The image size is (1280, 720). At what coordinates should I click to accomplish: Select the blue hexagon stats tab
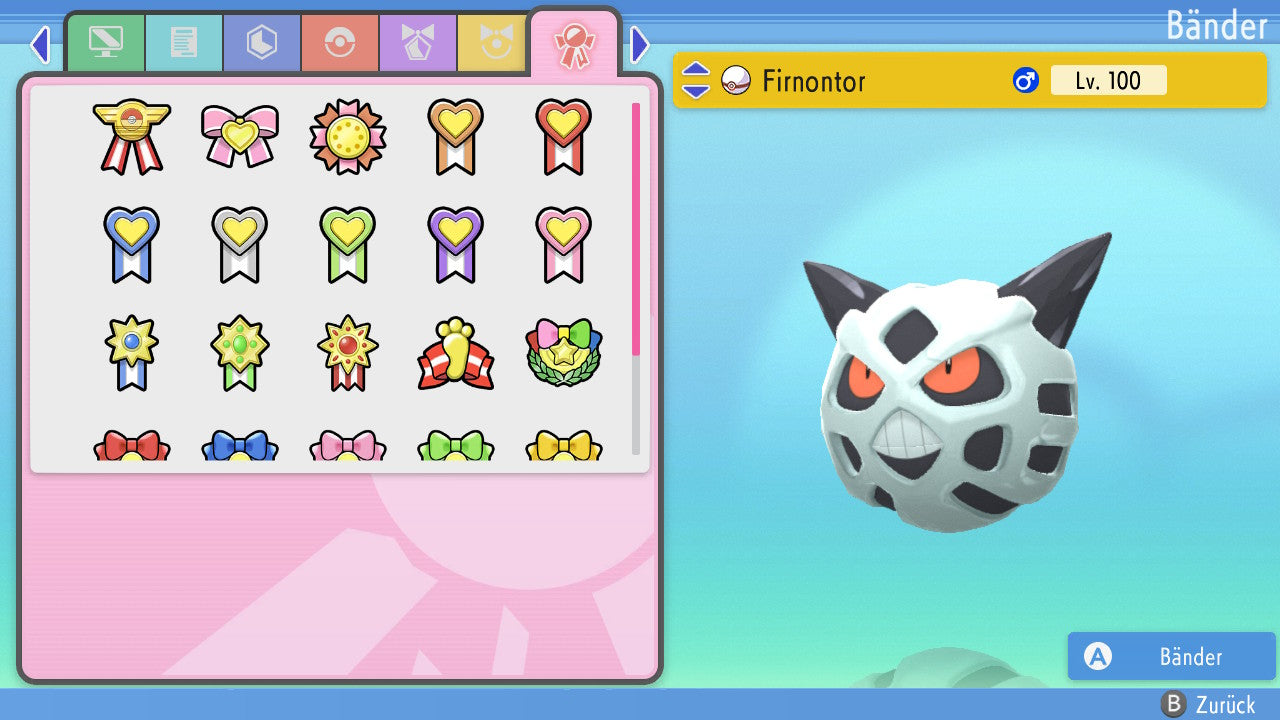262,44
